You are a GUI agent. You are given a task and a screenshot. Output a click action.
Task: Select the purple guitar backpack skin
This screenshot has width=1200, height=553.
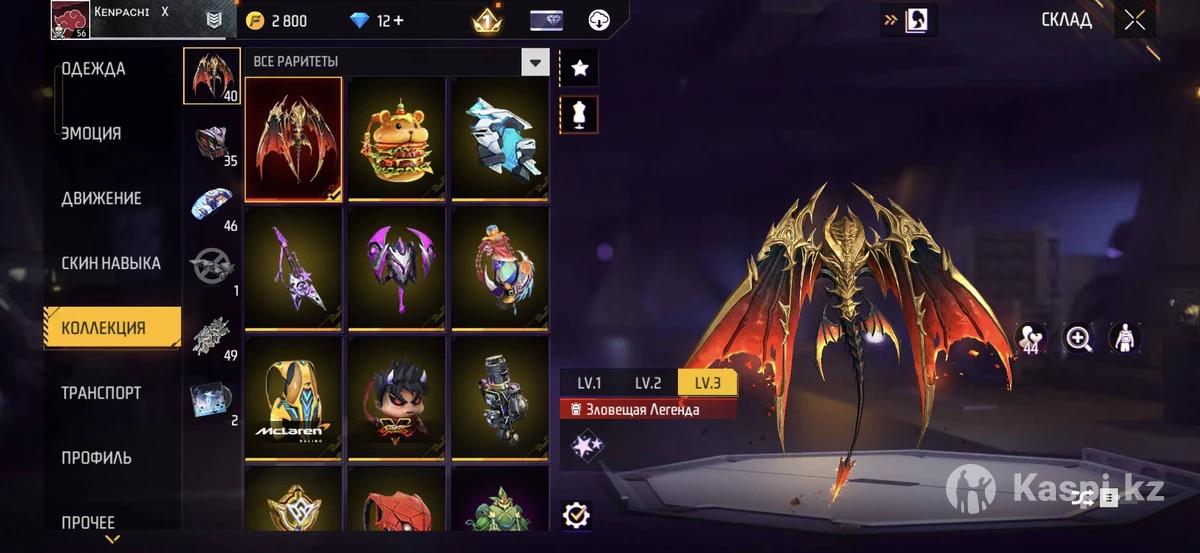(x=293, y=268)
